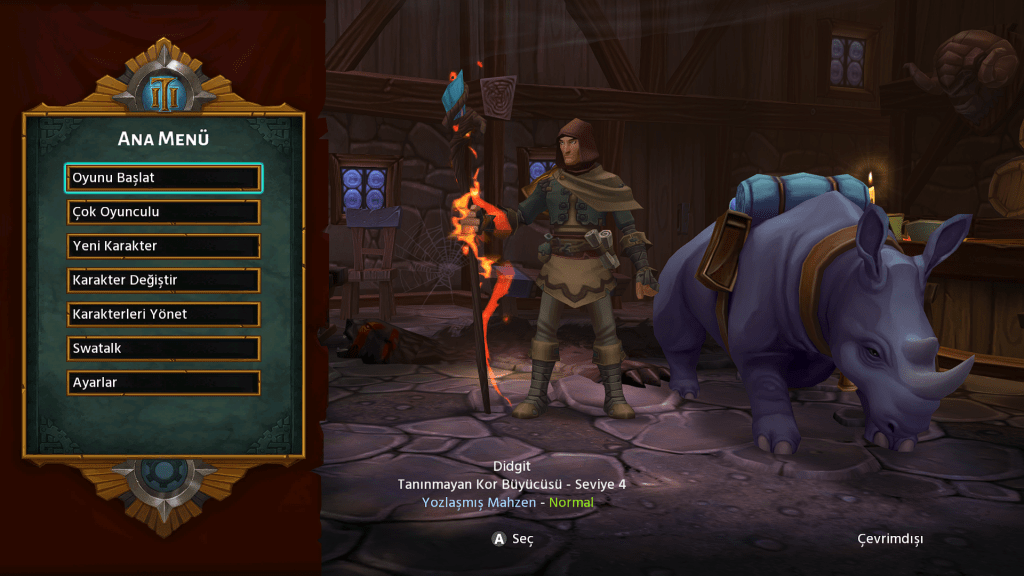Open Karakterleri Yönet to manage characters
1024x576 pixels.
coord(163,314)
